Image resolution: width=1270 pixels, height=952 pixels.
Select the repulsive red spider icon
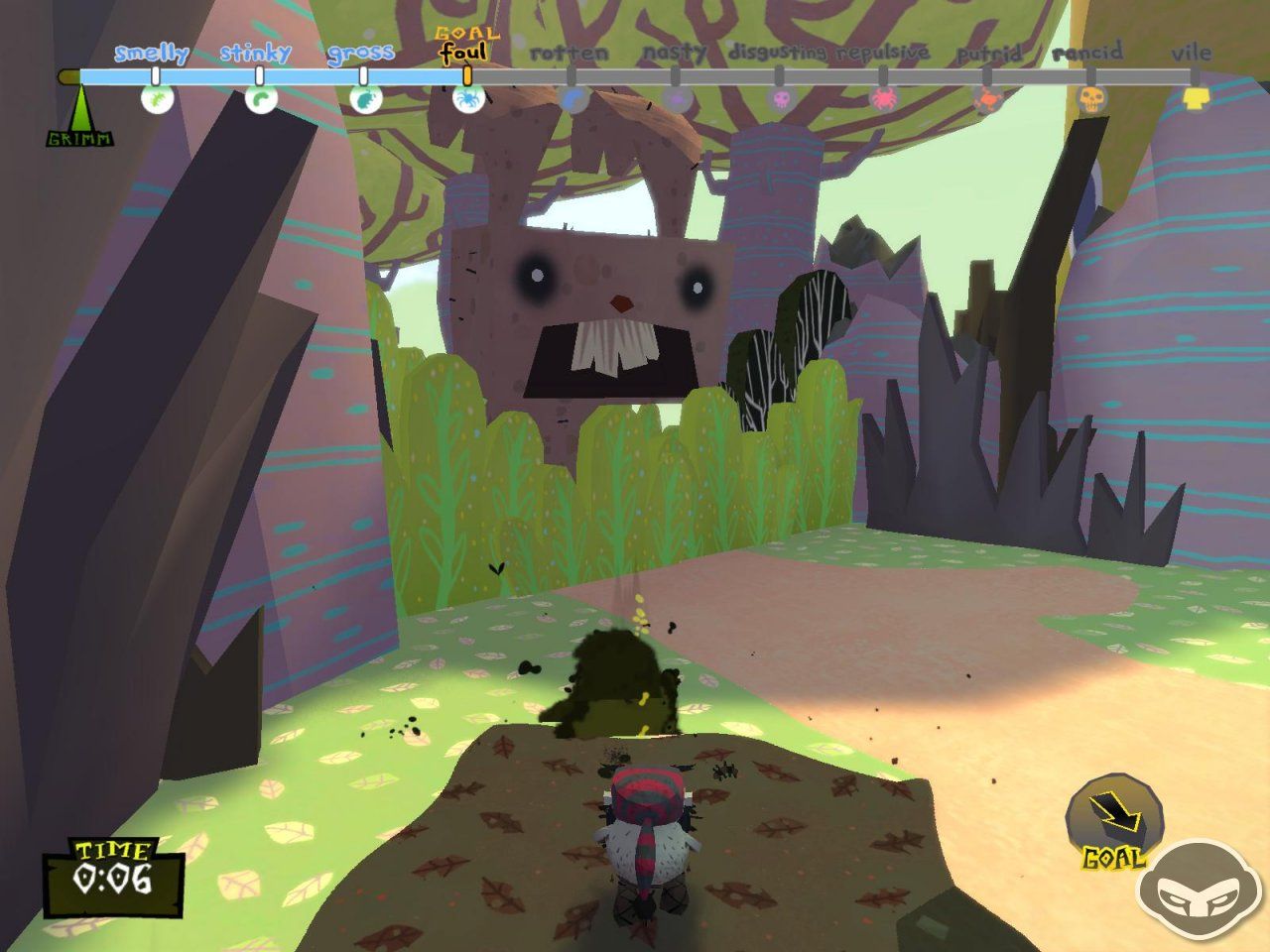click(883, 99)
